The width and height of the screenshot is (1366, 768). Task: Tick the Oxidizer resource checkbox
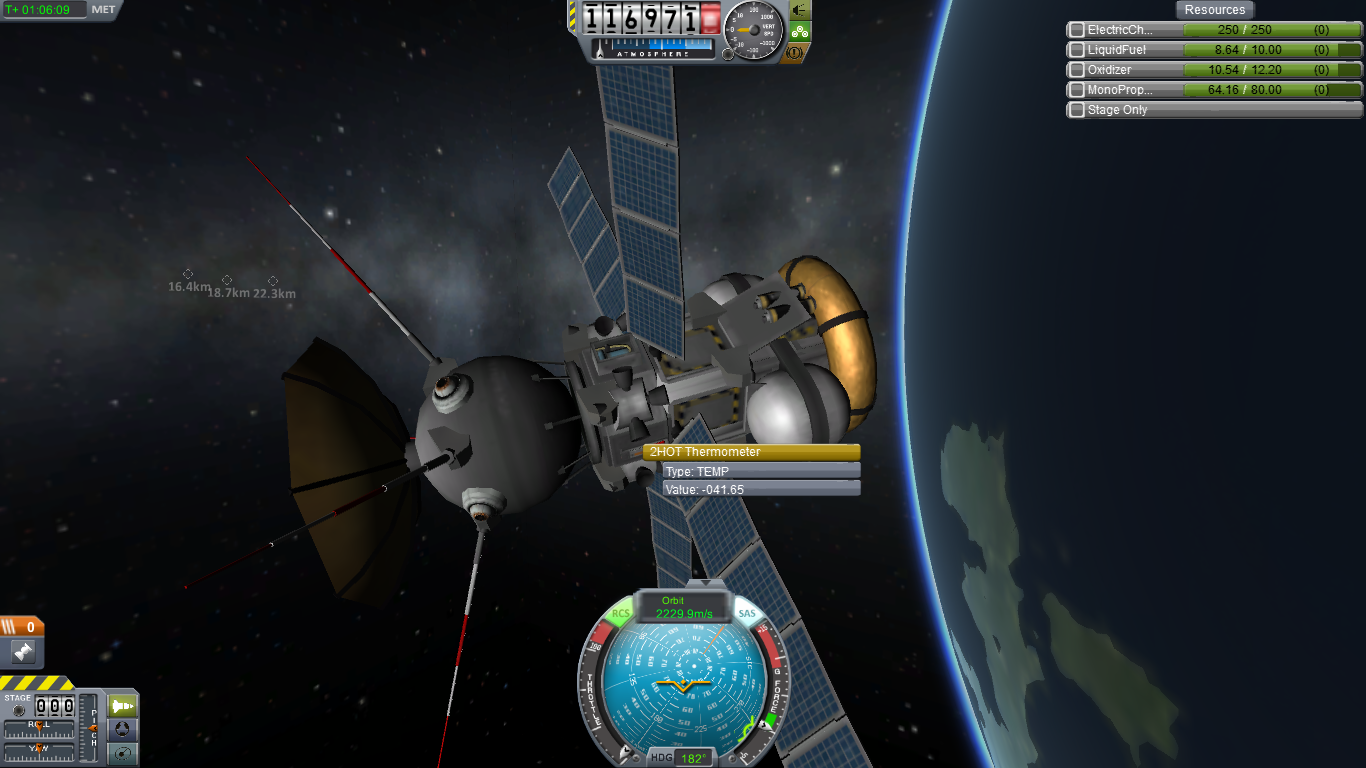pos(1077,70)
